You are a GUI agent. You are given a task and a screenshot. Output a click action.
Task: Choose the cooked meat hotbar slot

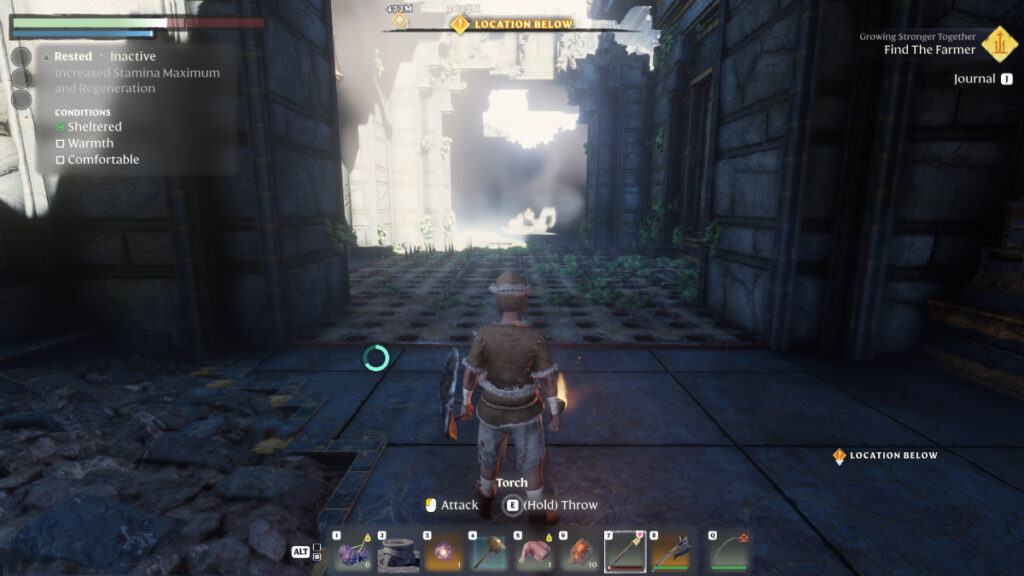(578, 552)
